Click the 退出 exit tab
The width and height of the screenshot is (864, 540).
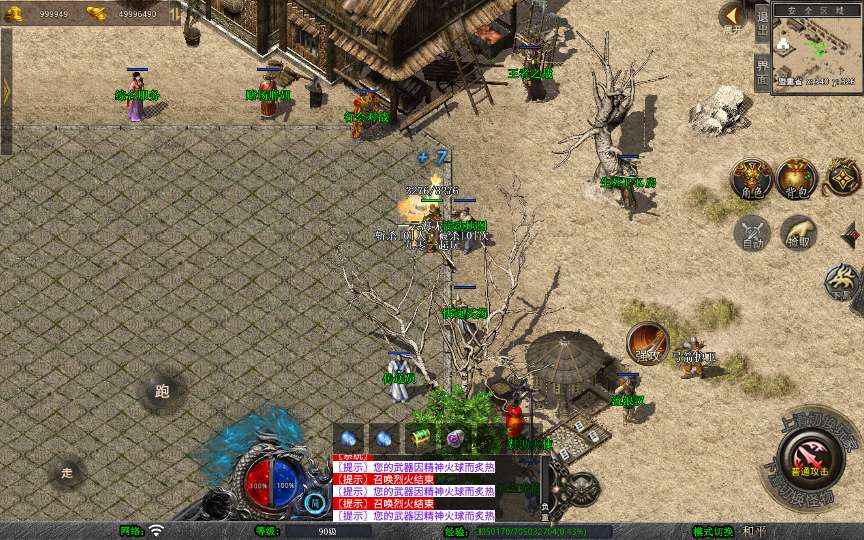click(x=762, y=24)
